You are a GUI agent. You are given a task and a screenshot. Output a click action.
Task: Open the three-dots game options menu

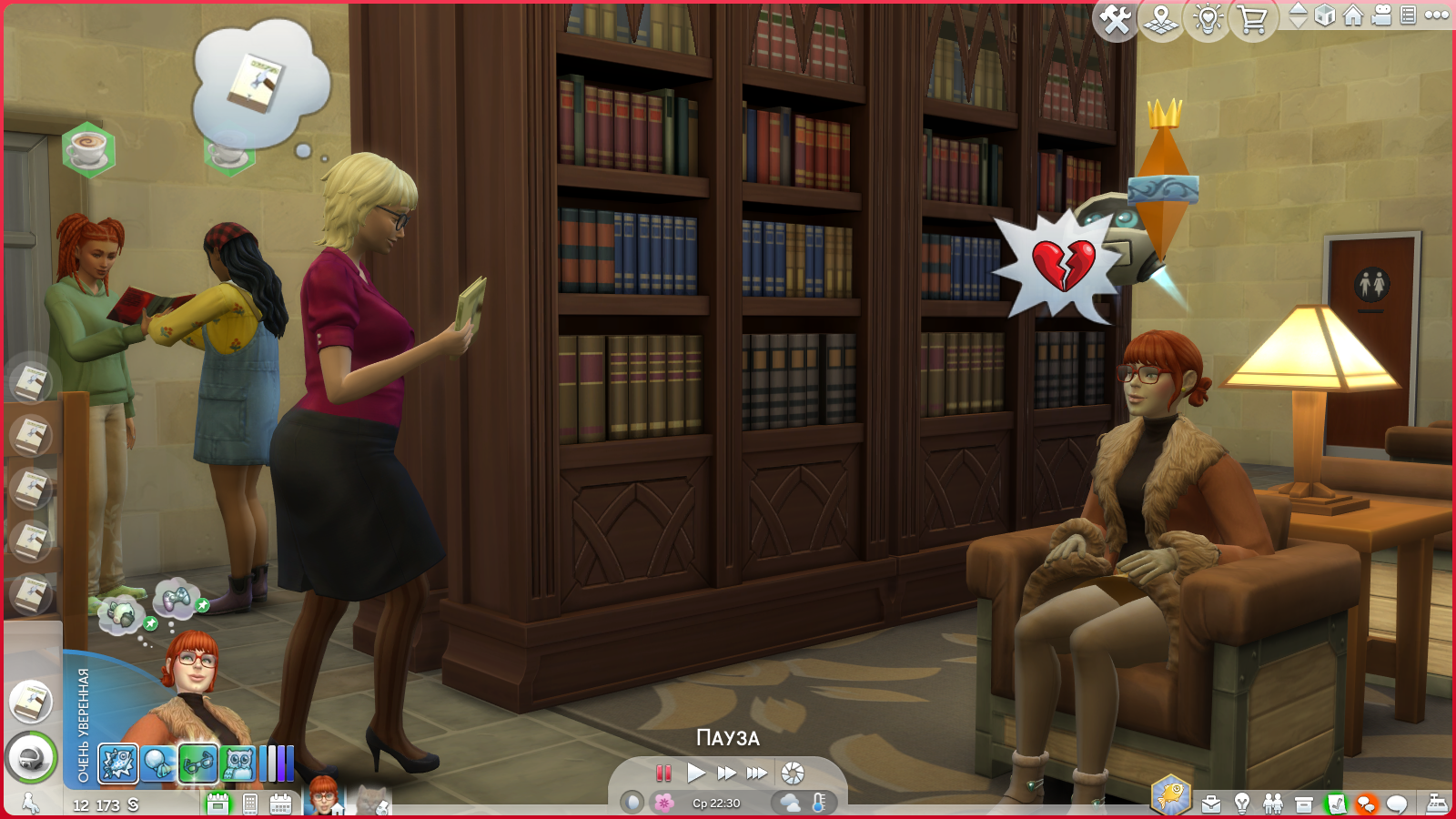[x=1437, y=15]
